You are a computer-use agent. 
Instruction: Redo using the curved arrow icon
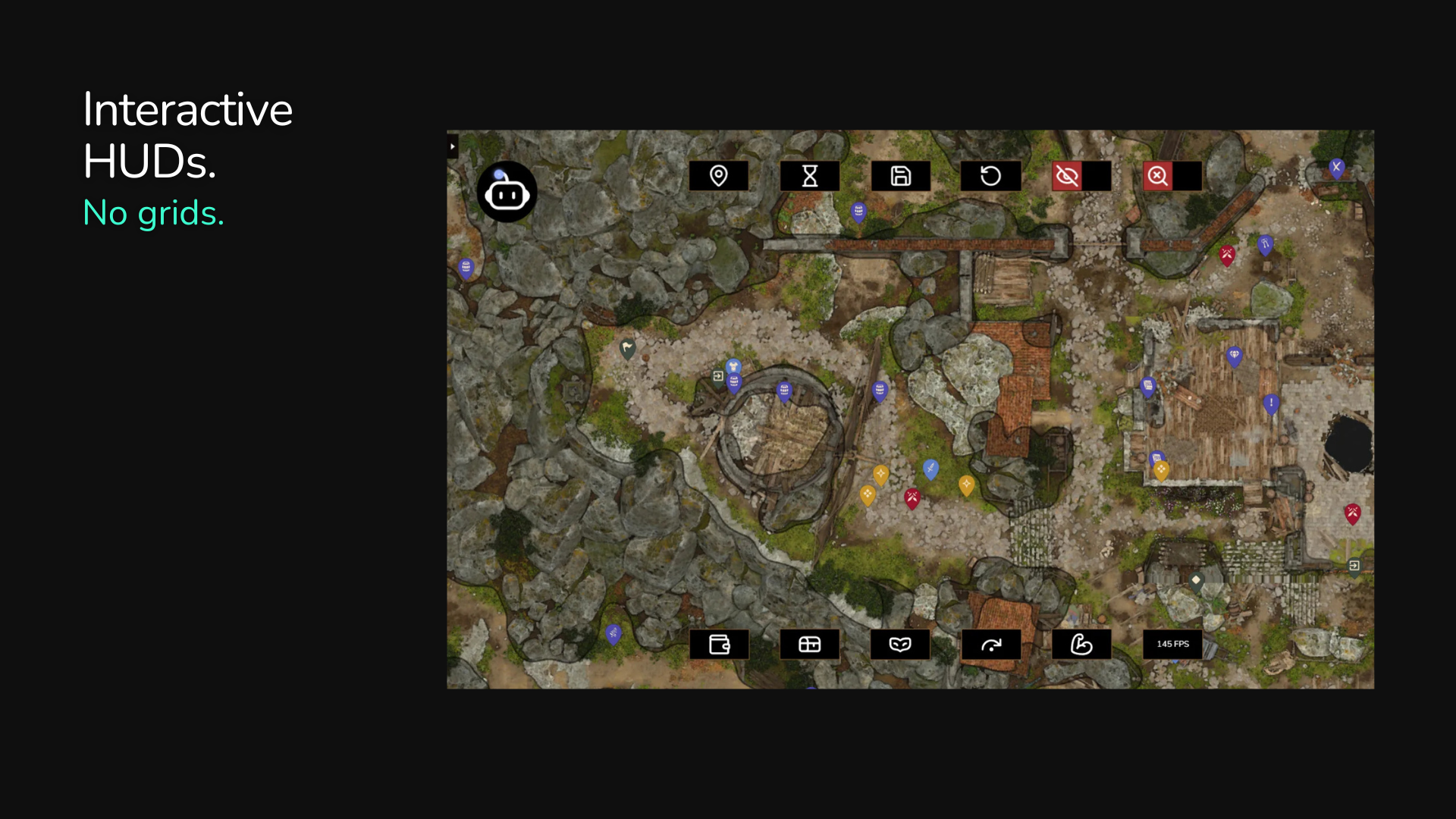pos(990,645)
